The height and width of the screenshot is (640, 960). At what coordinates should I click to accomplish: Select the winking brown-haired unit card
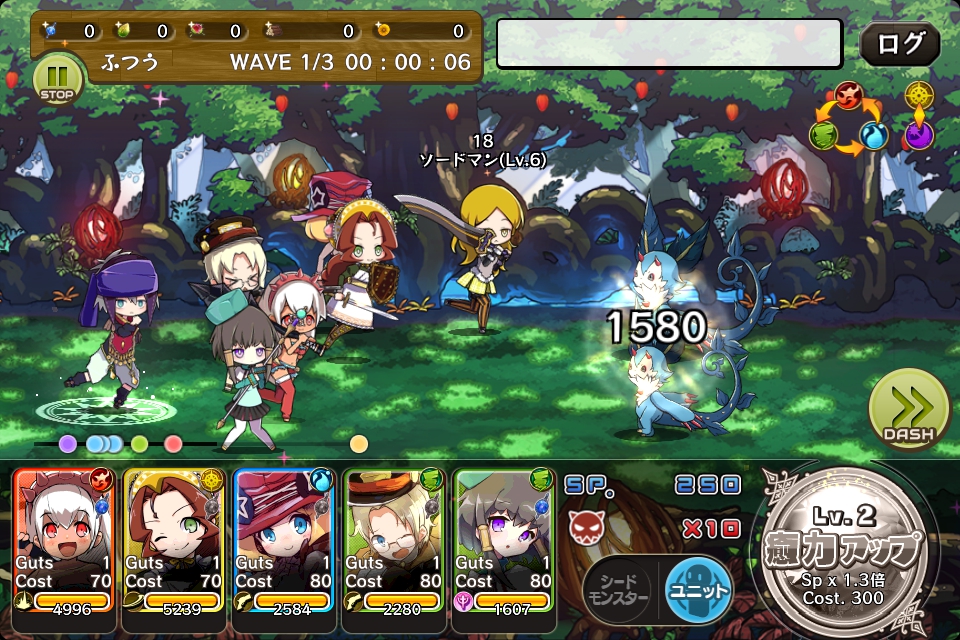coord(175,539)
